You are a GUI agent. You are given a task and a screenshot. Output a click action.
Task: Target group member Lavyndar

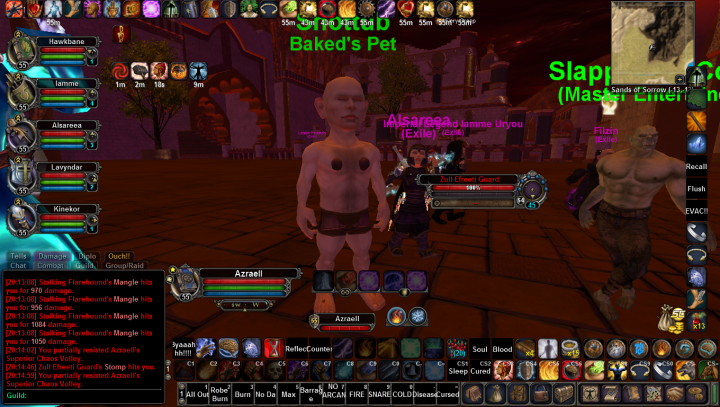pyautogui.click(x=58, y=175)
